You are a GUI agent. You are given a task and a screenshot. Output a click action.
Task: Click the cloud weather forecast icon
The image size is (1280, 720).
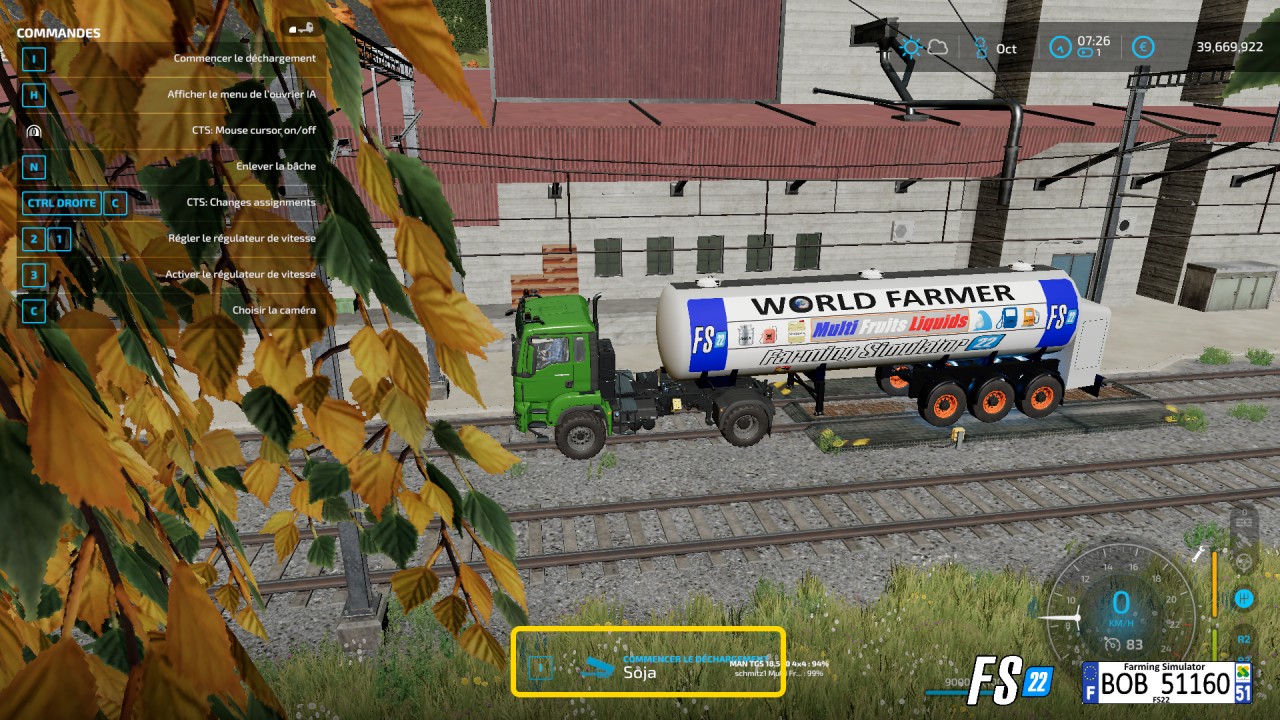click(938, 47)
